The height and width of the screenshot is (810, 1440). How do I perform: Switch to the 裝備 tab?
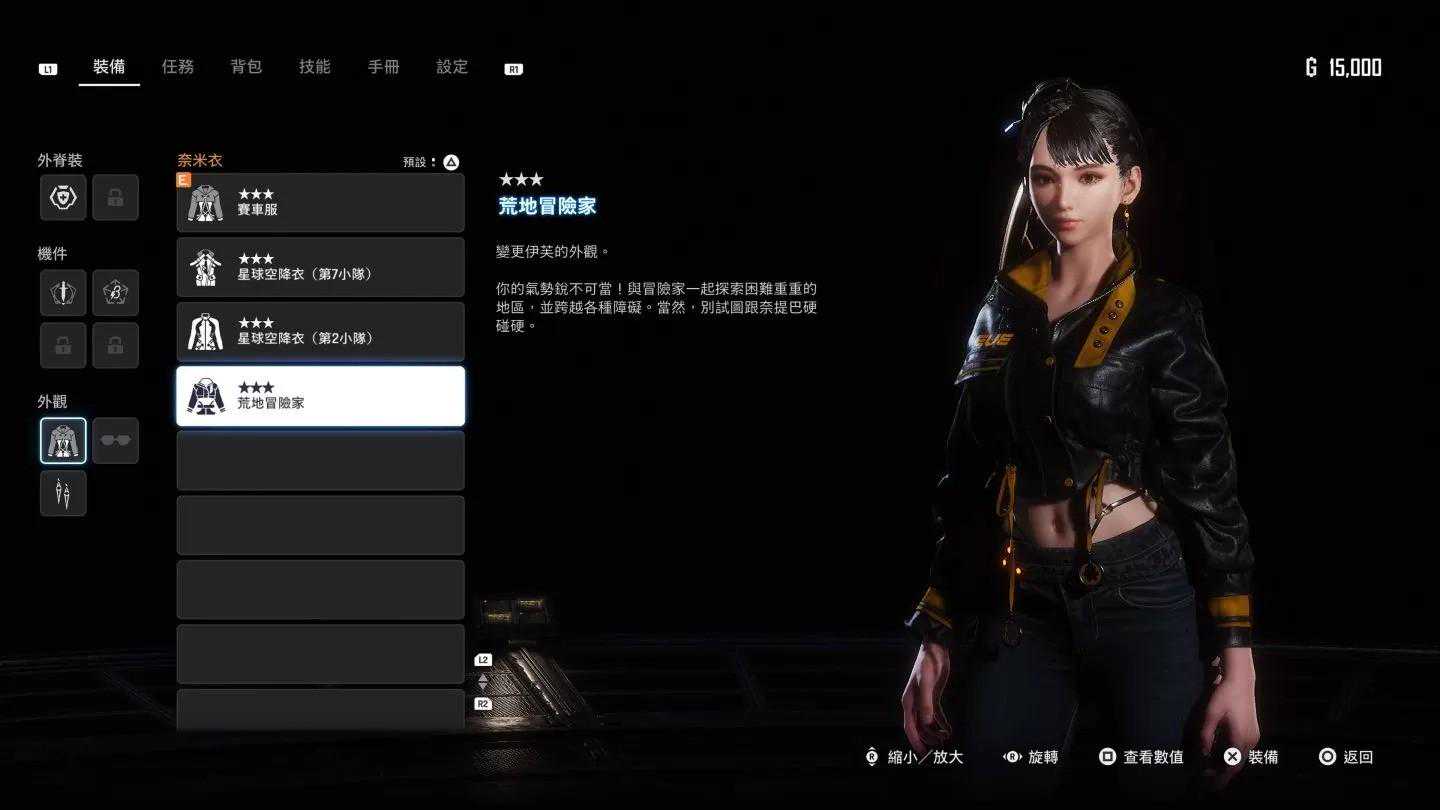[x=109, y=67]
